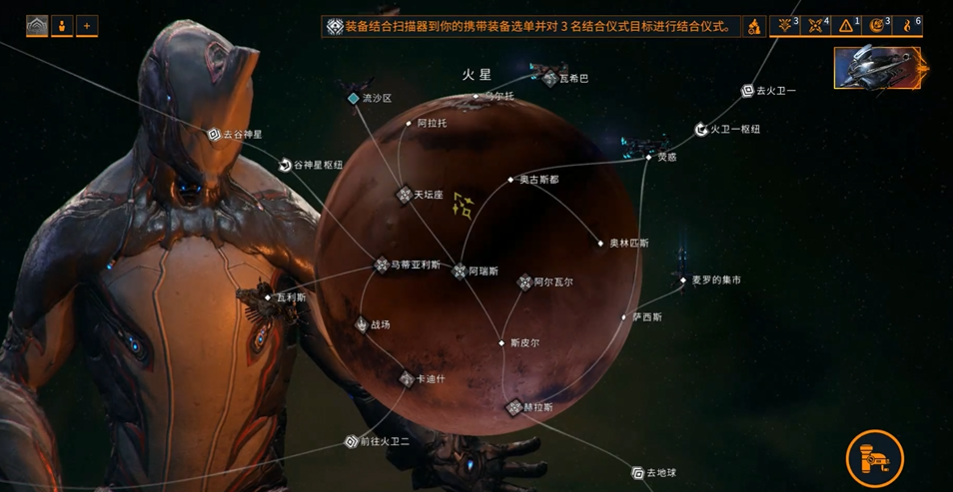Go to Deimos via 去火卫一
The image size is (953, 492).
coord(747,91)
